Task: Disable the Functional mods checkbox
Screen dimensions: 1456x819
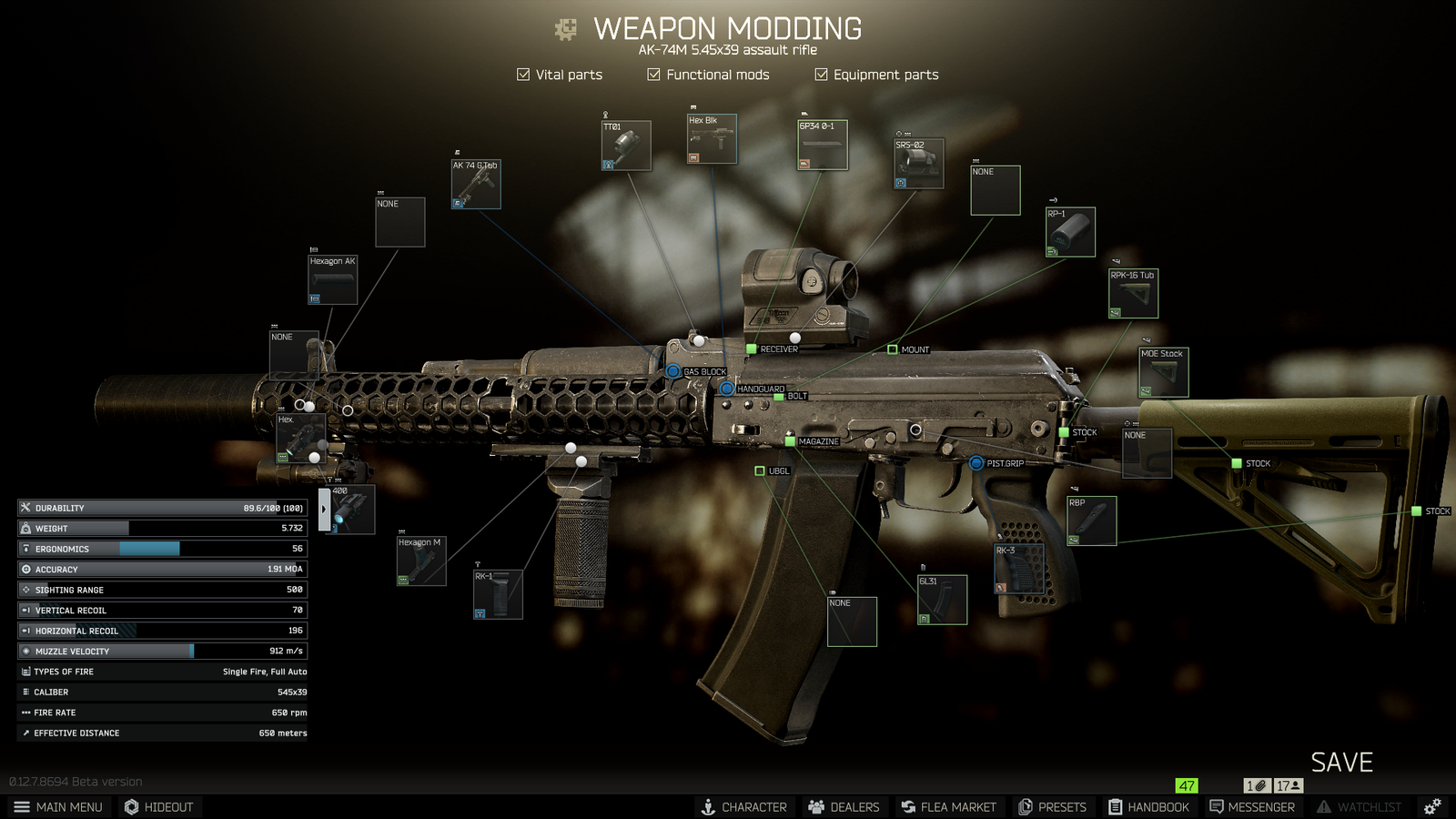Action: click(653, 75)
